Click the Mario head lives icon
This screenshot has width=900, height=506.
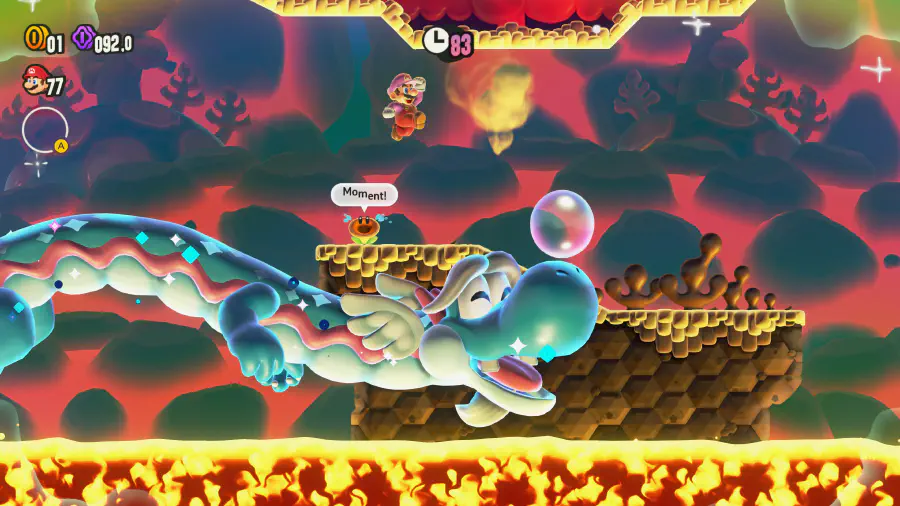[x=34, y=80]
